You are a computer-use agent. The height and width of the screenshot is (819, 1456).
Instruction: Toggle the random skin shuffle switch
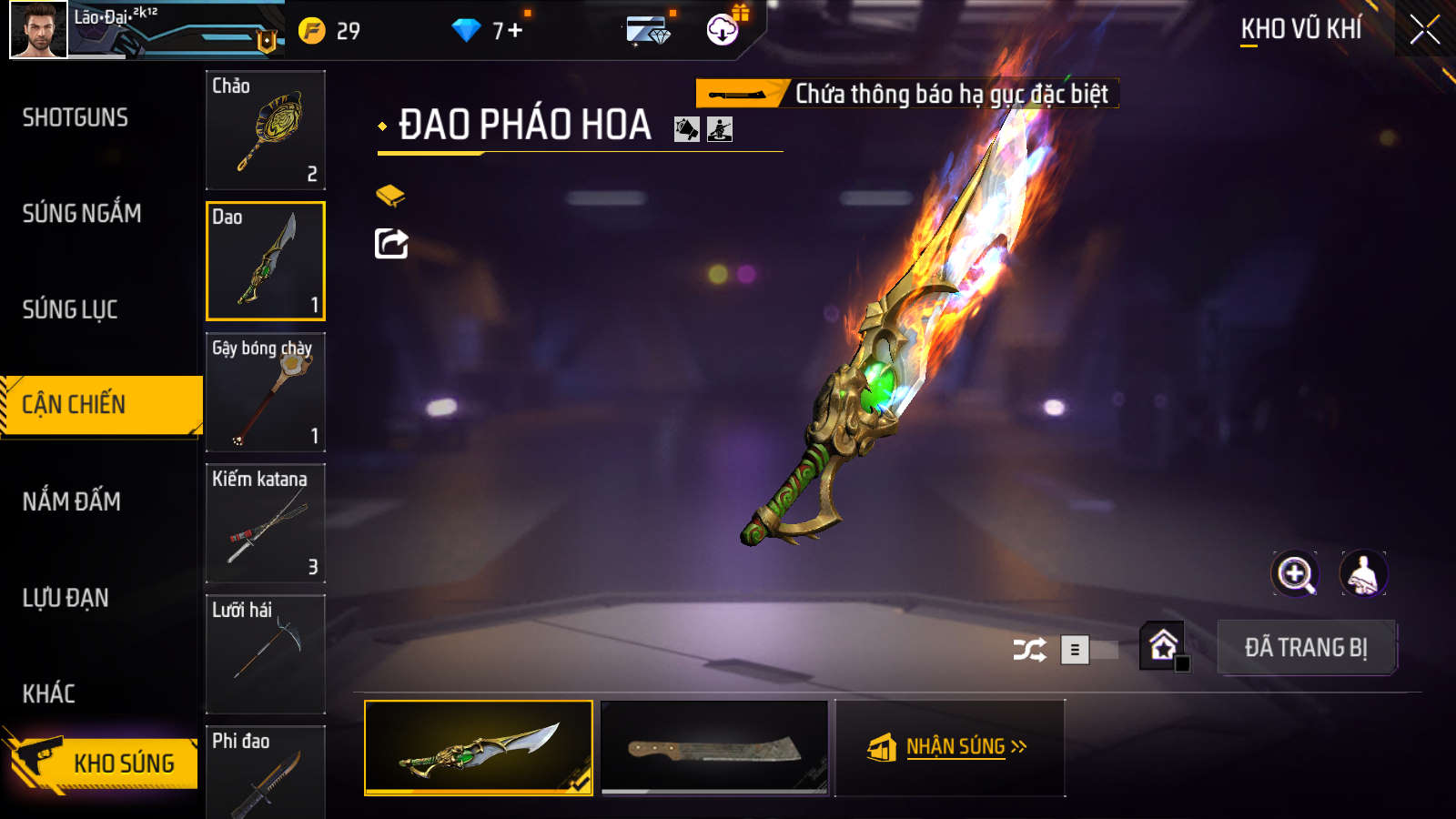[x=1088, y=650]
